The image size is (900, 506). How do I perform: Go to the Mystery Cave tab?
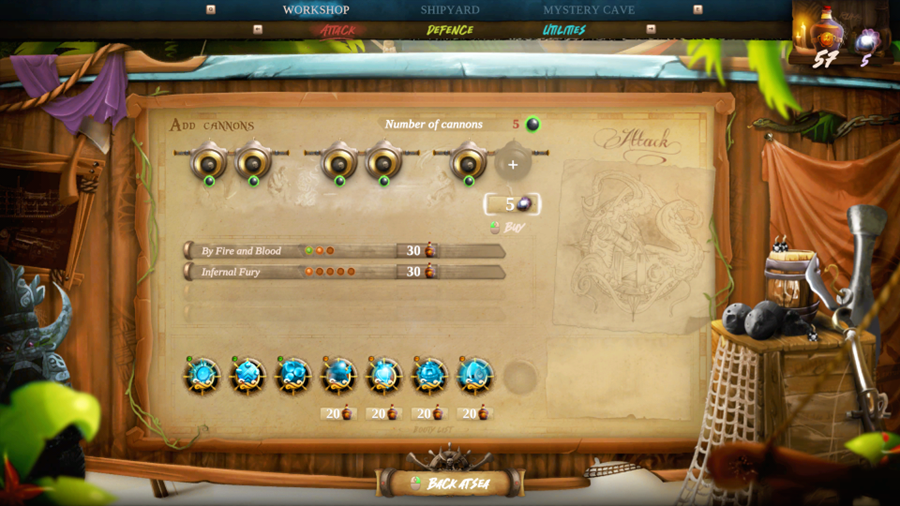(589, 10)
